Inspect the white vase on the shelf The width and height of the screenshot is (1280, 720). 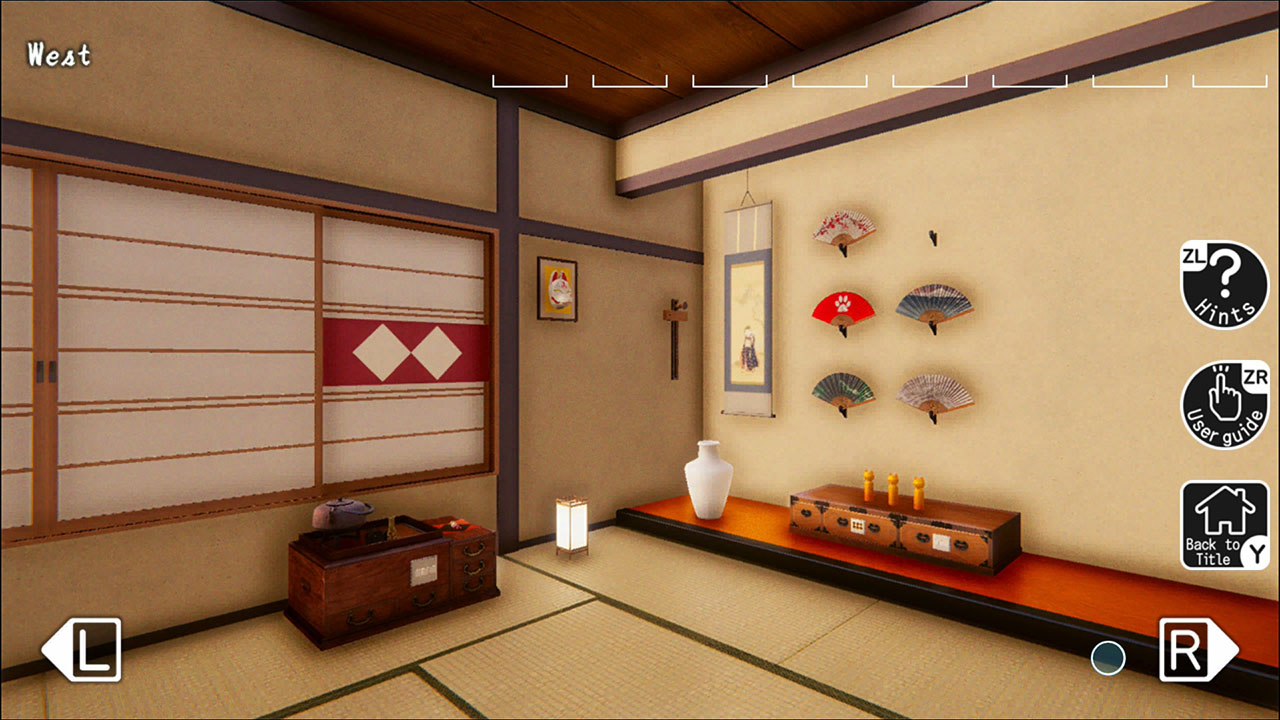(708, 485)
